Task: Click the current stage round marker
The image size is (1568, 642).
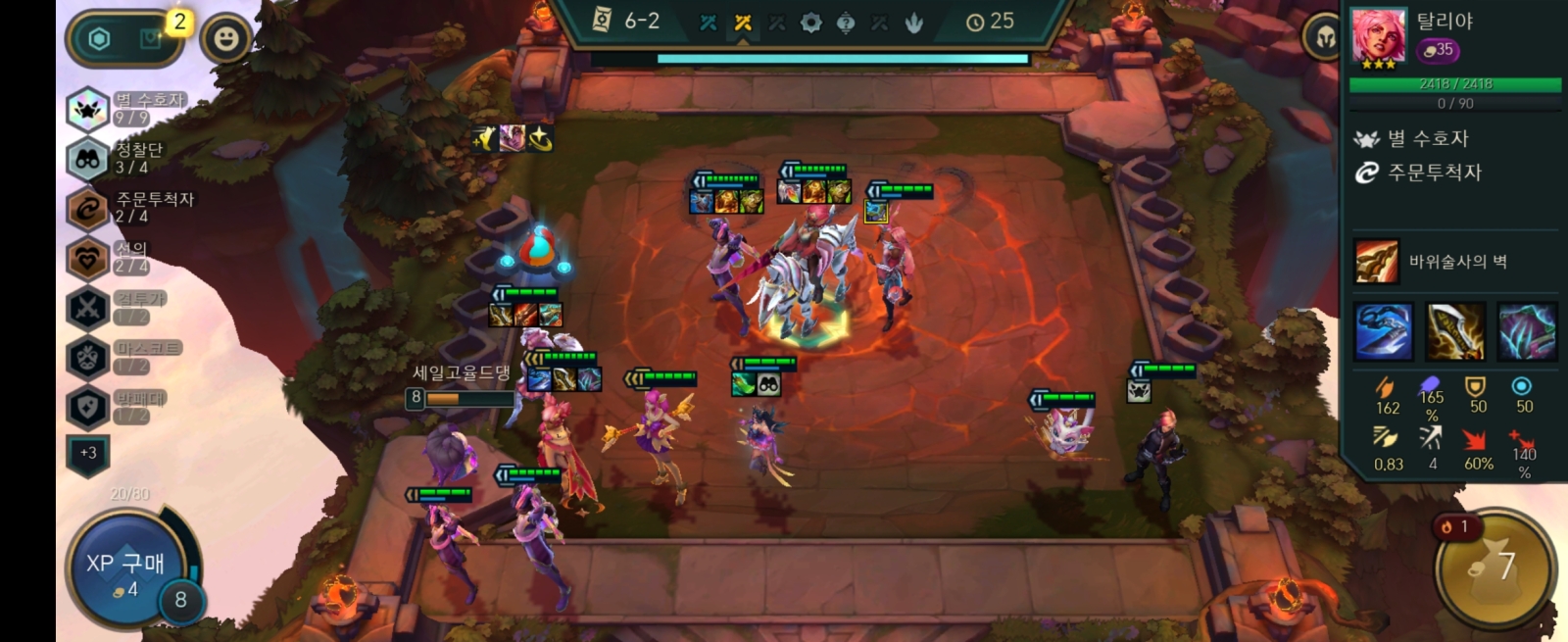Action: tap(743, 23)
